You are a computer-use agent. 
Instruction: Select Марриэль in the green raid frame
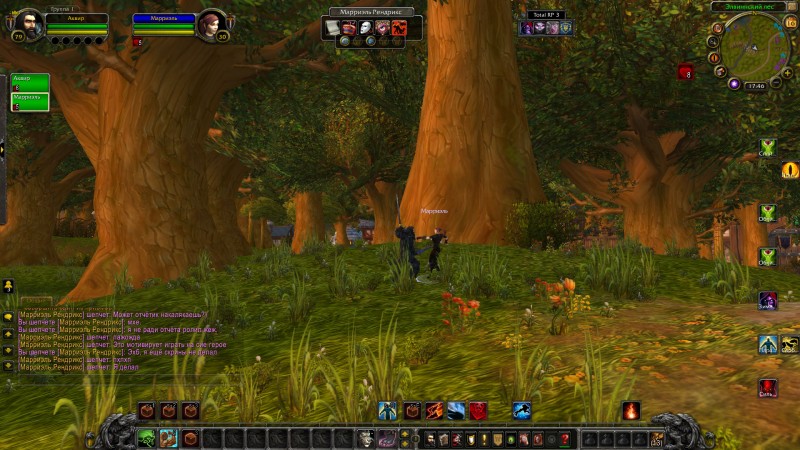[29, 101]
